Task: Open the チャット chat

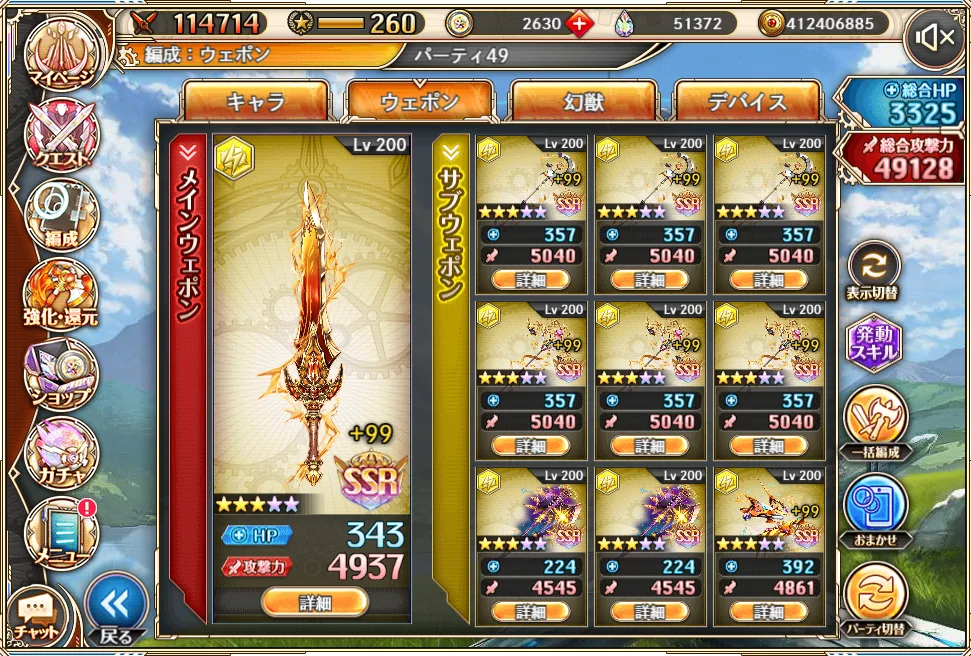Action: pos(37,617)
